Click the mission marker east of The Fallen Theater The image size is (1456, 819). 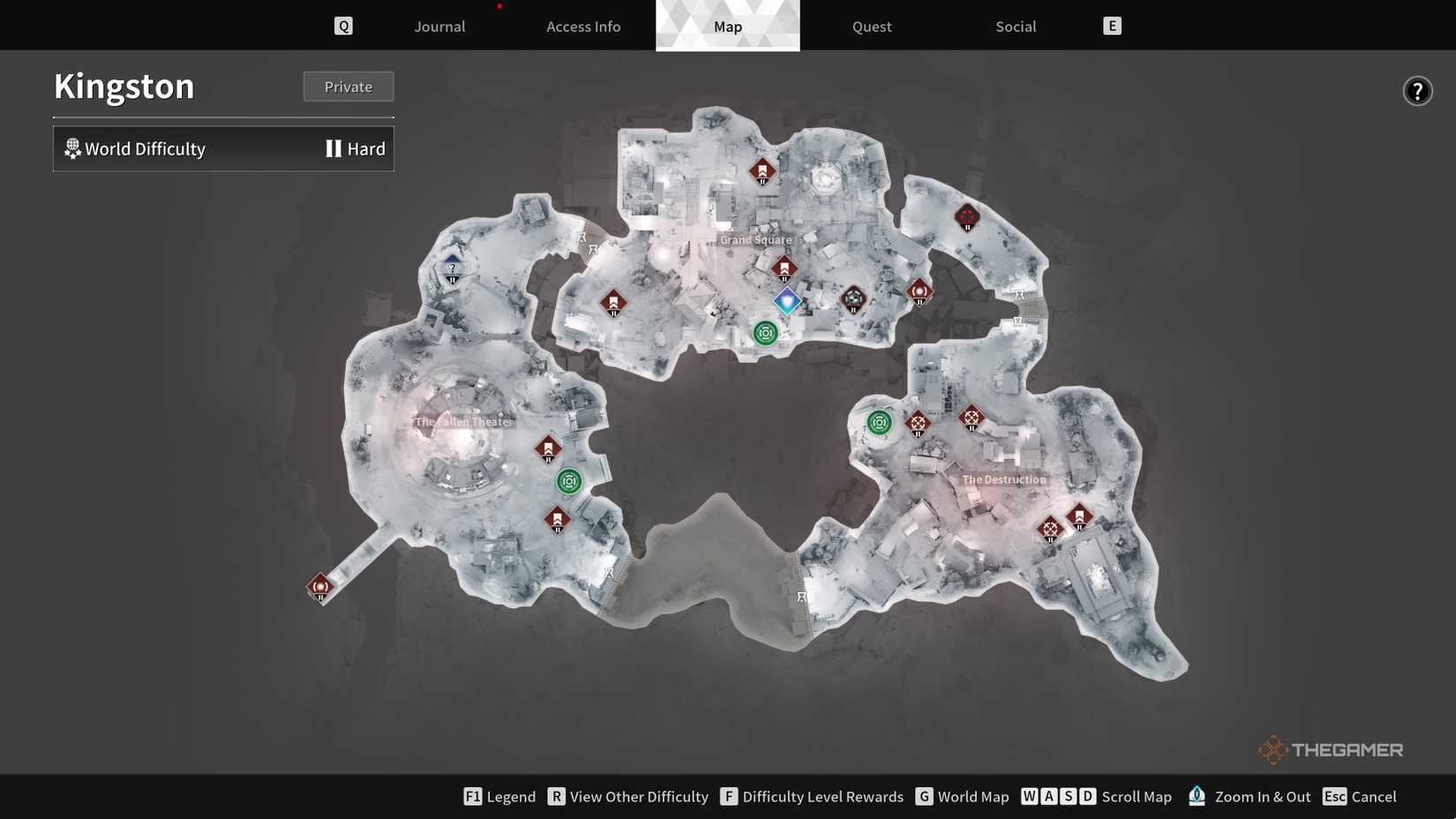[x=547, y=447]
